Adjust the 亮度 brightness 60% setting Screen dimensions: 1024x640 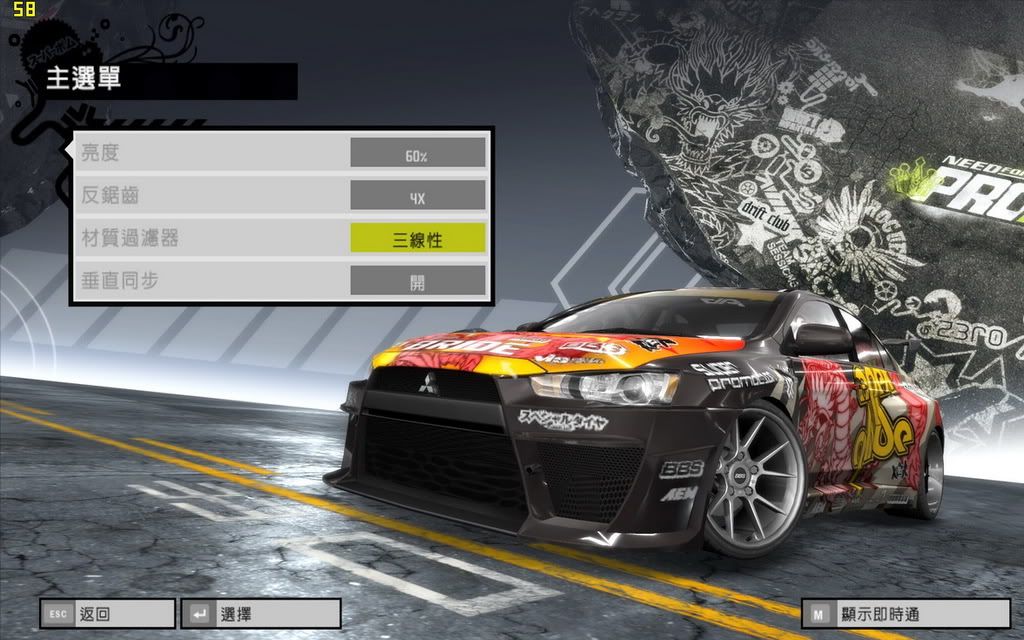(417, 153)
